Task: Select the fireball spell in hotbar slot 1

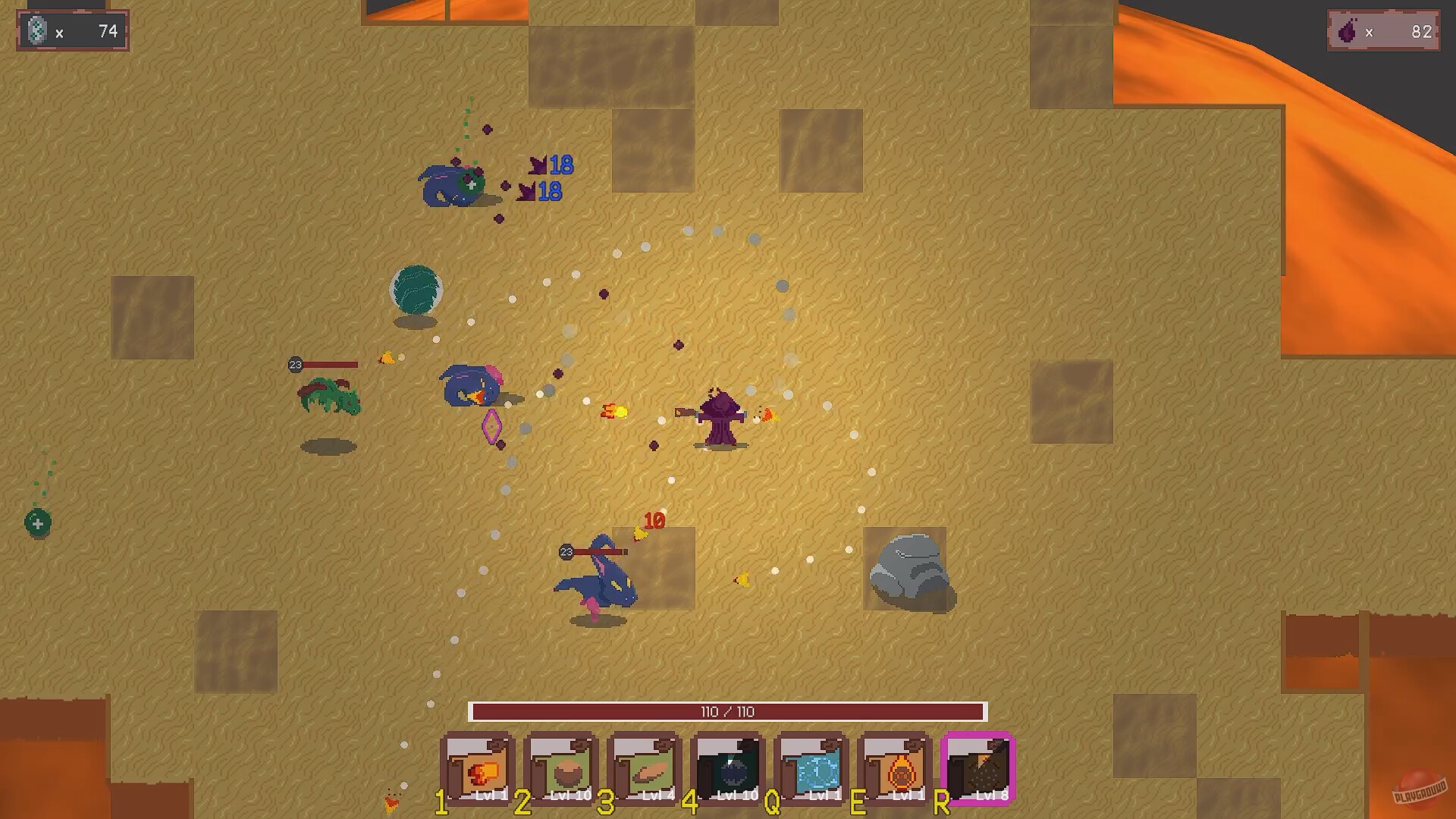Action: click(479, 768)
